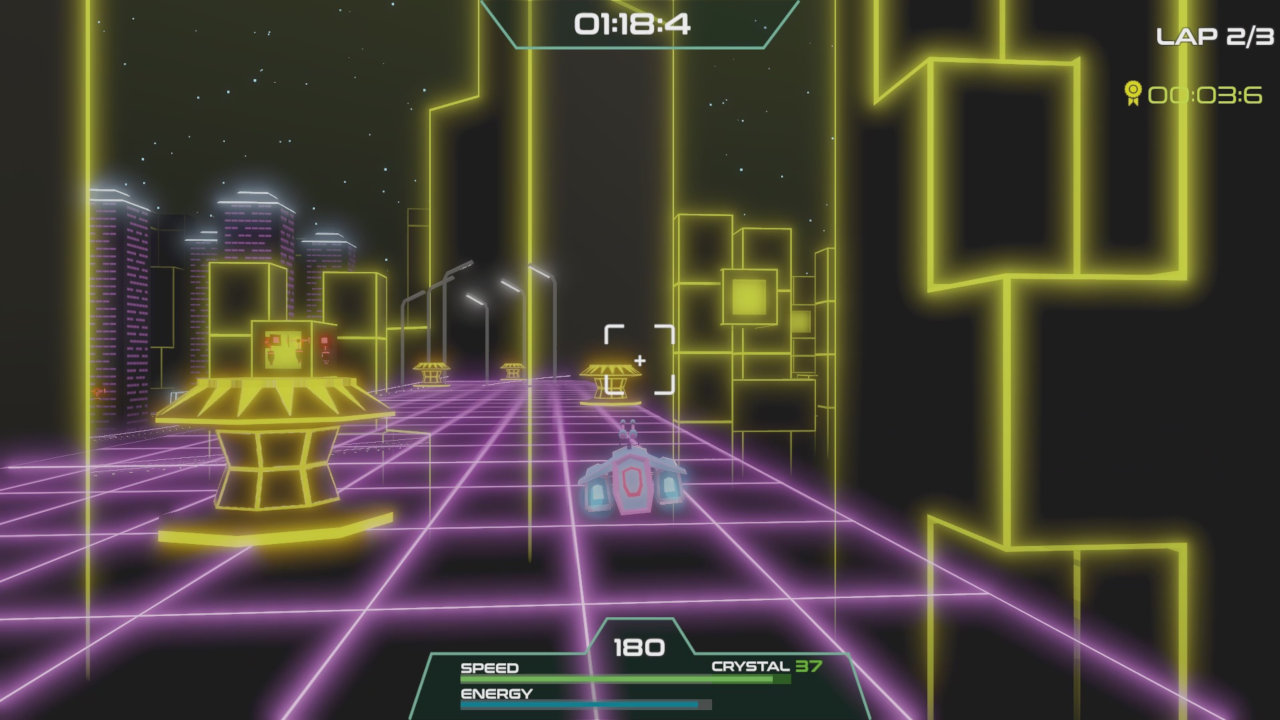1280x720 pixels.
Task: Select the SPEED label in the HUD
Action: click(x=489, y=667)
